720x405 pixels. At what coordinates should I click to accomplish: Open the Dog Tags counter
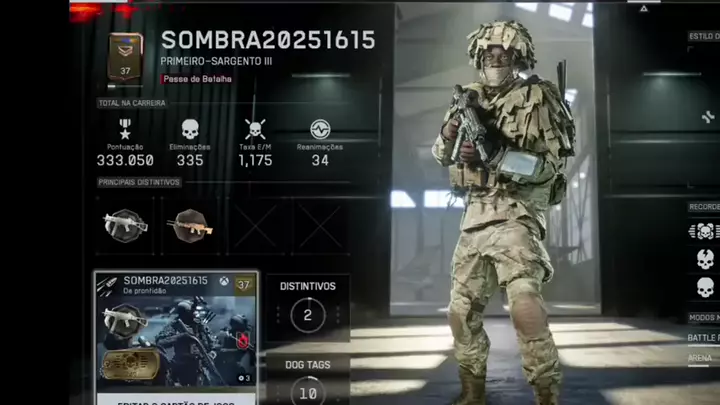tap(307, 382)
